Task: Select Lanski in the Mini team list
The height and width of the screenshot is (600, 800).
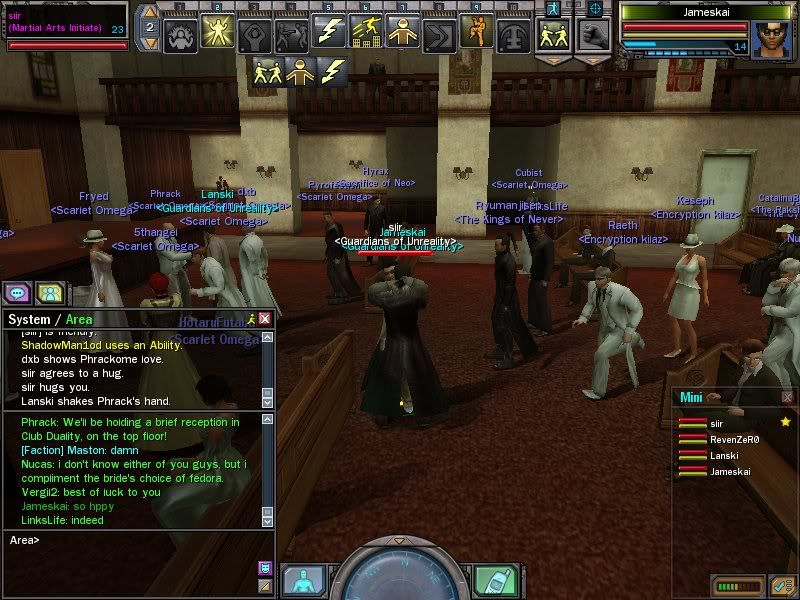Action: pos(724,455)
